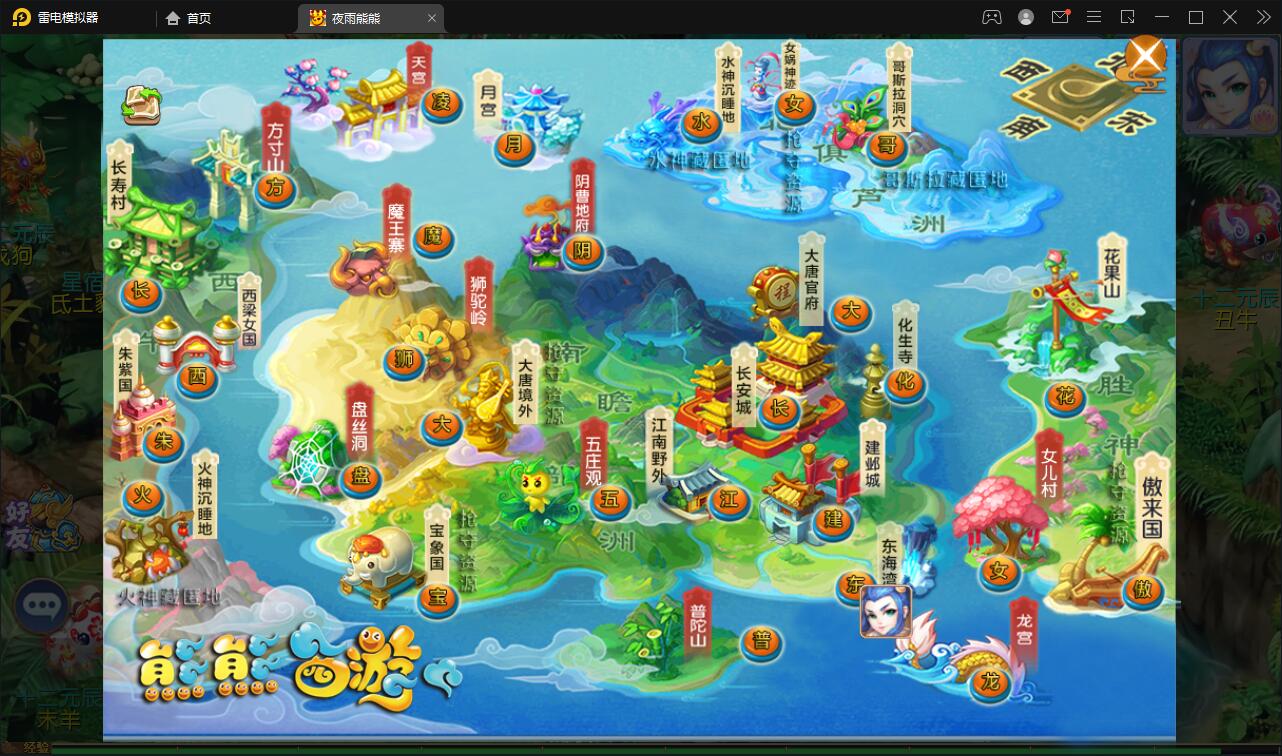Open the mail notification icon in title bar
Viewport: 1282px width, 756px height.
pos(1062,17)
